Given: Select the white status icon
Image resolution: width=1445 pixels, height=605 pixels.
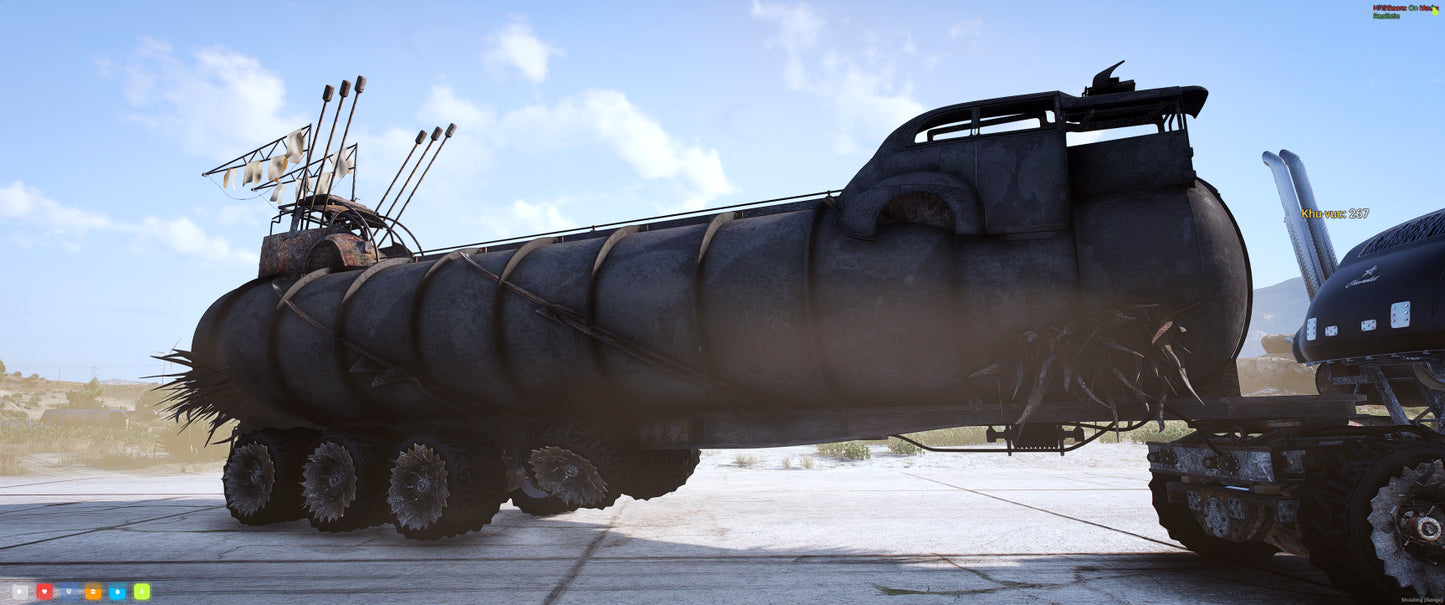Looking at the screenshot, I should coord(20,591).
